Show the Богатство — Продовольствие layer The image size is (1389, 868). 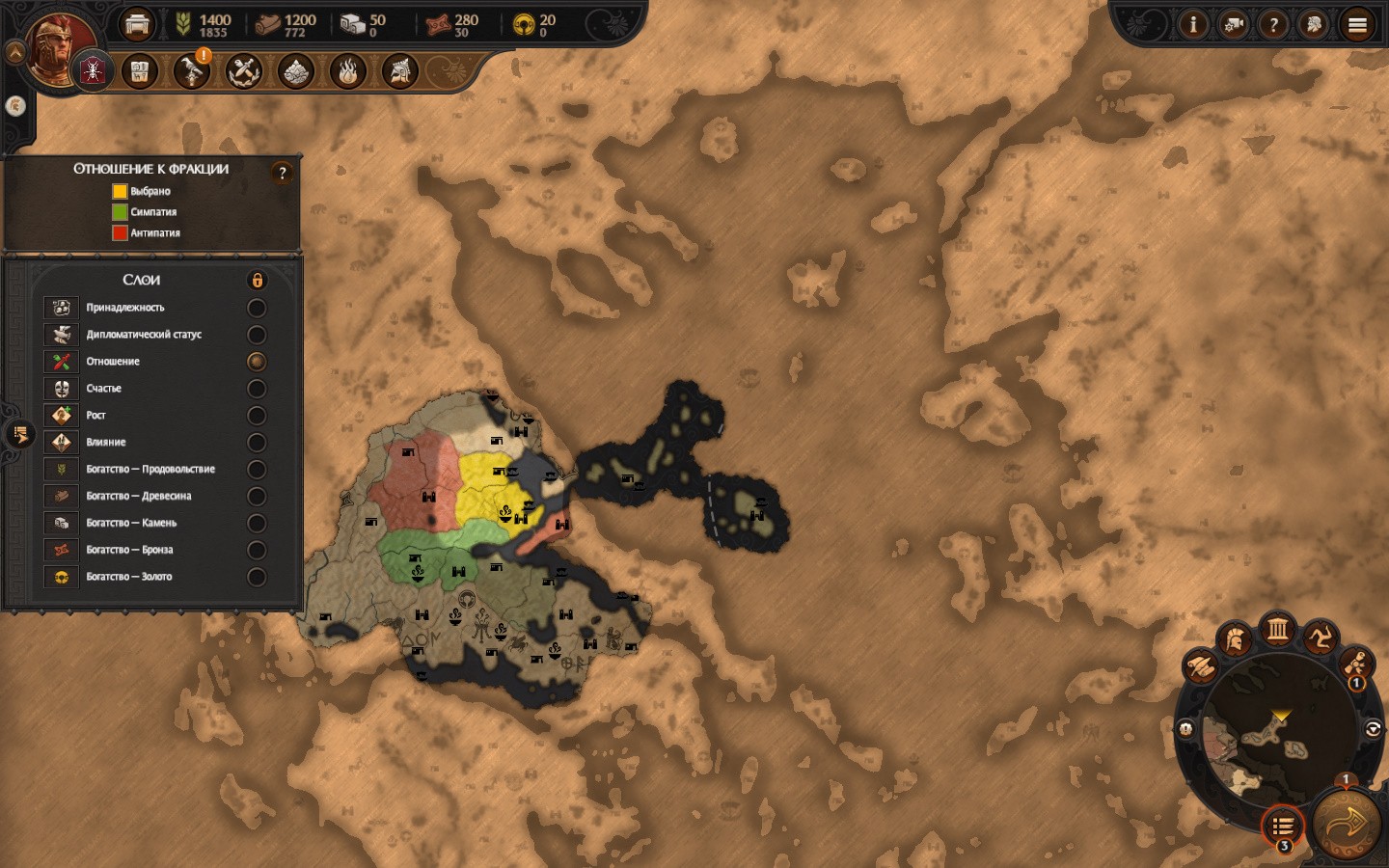pos(257,470)
